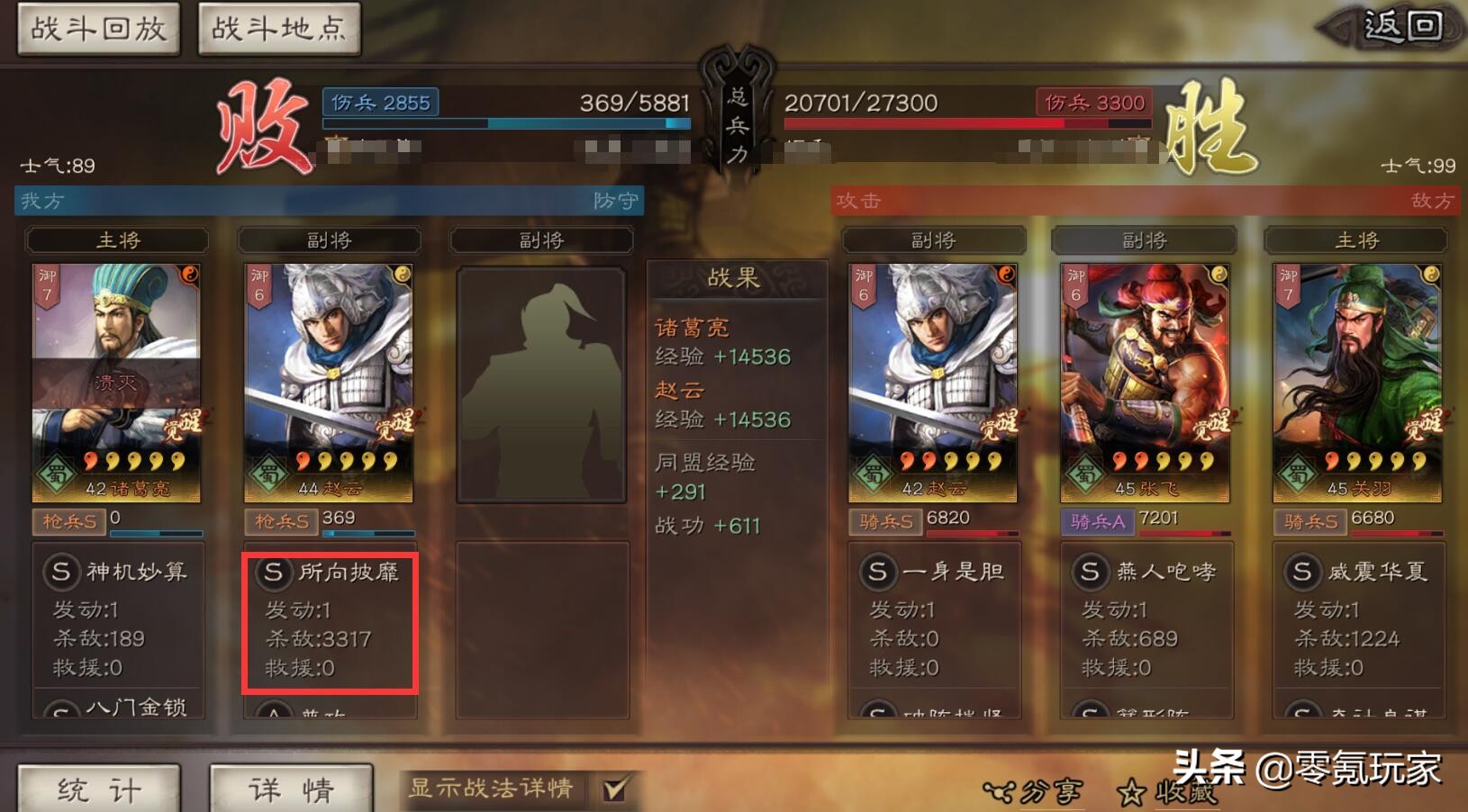Click the 骑兵A badge under 张飞
This screenshot has height=812, width=1468.
point(1097,521)
